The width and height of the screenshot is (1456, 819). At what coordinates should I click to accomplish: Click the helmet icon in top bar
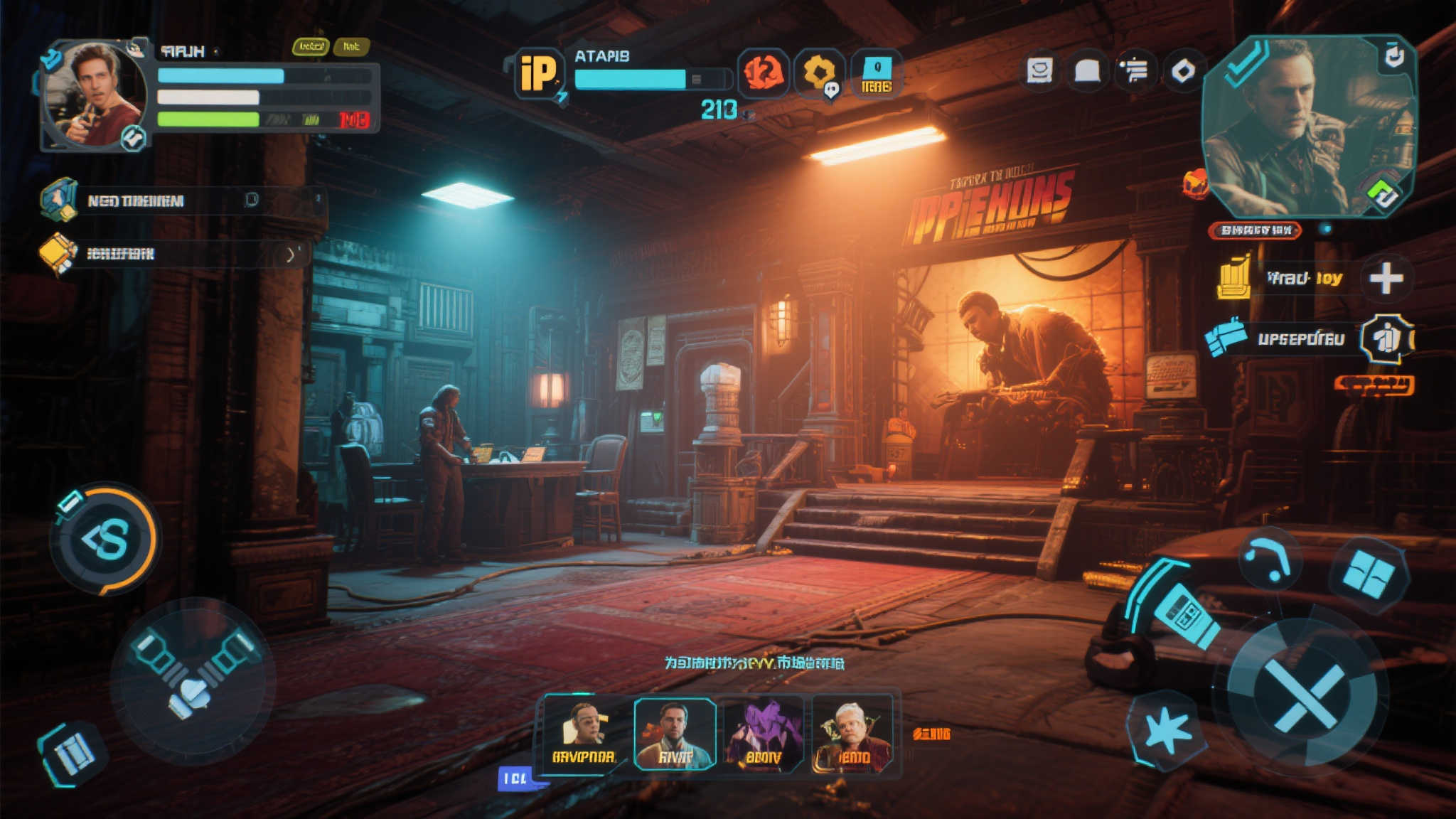click(x=1087, y=71)
